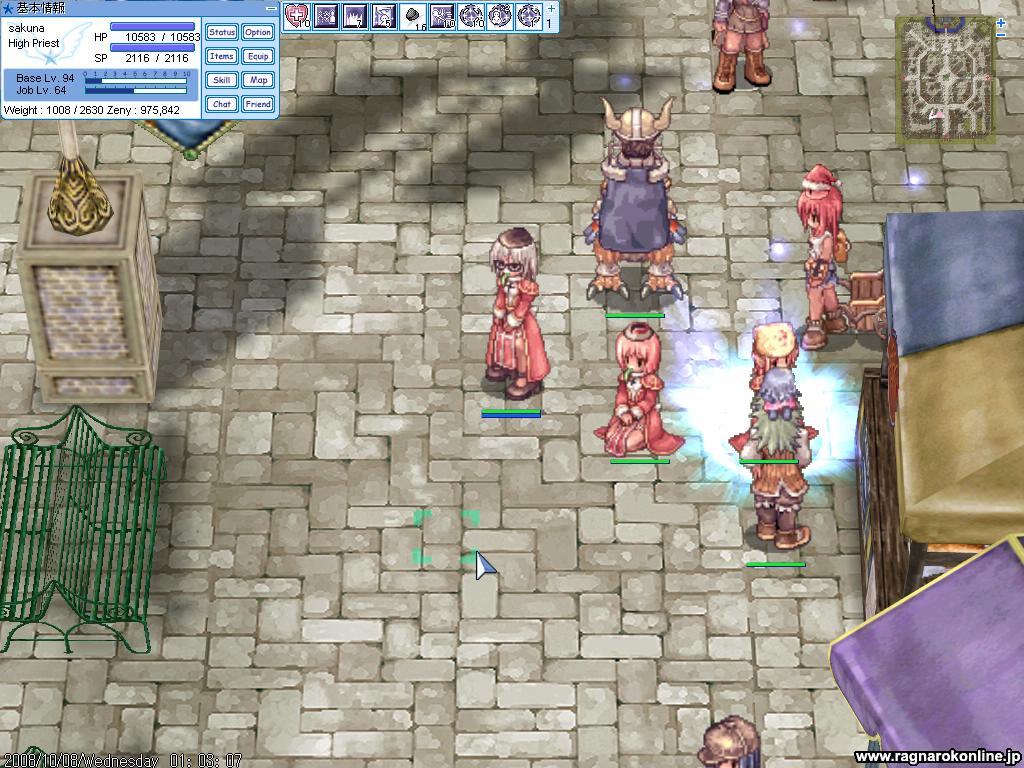The image size is (1024, 768).
Task: Open the Option menu
Action: 258,33
